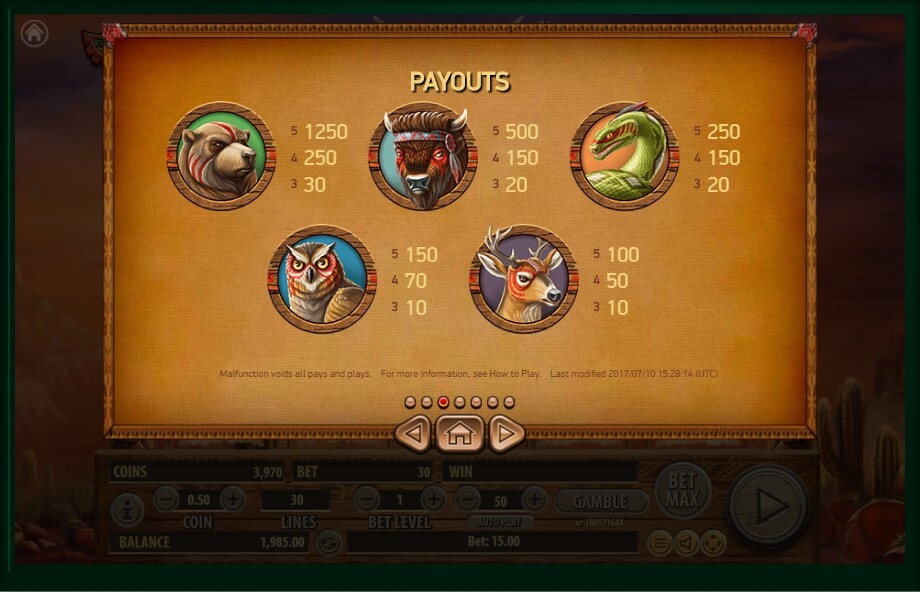Decrease the coin value

(167, 499)
